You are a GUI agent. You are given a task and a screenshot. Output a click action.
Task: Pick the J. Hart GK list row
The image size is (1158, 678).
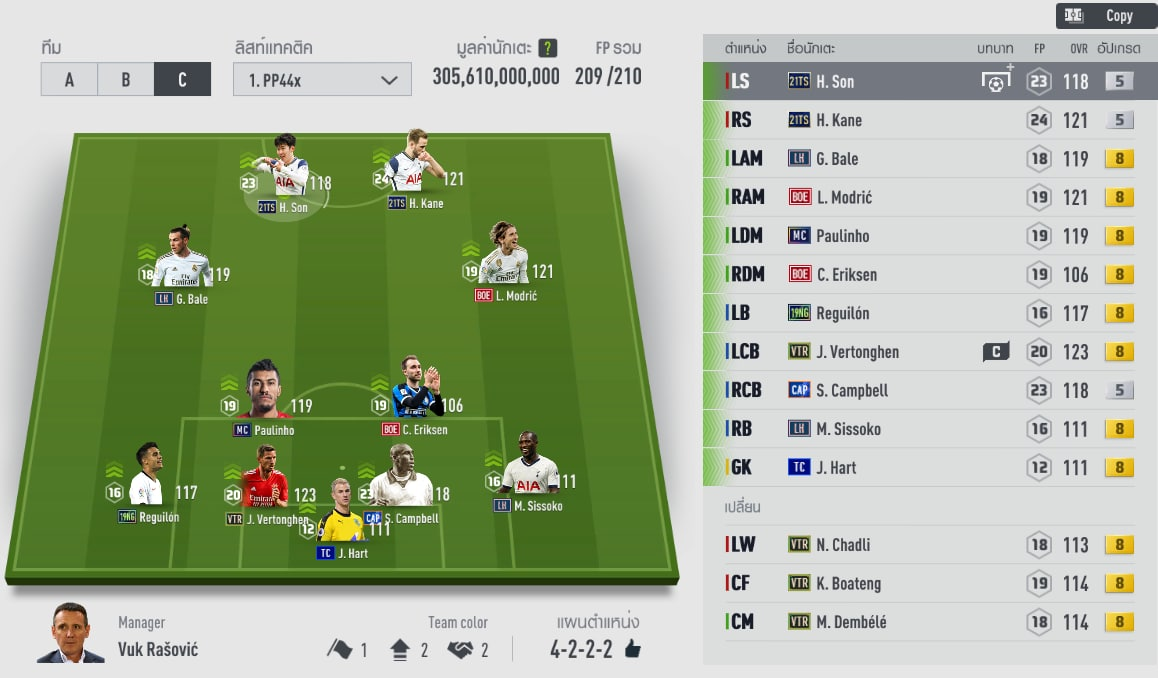pyautogui.click(x=930, y=467)
